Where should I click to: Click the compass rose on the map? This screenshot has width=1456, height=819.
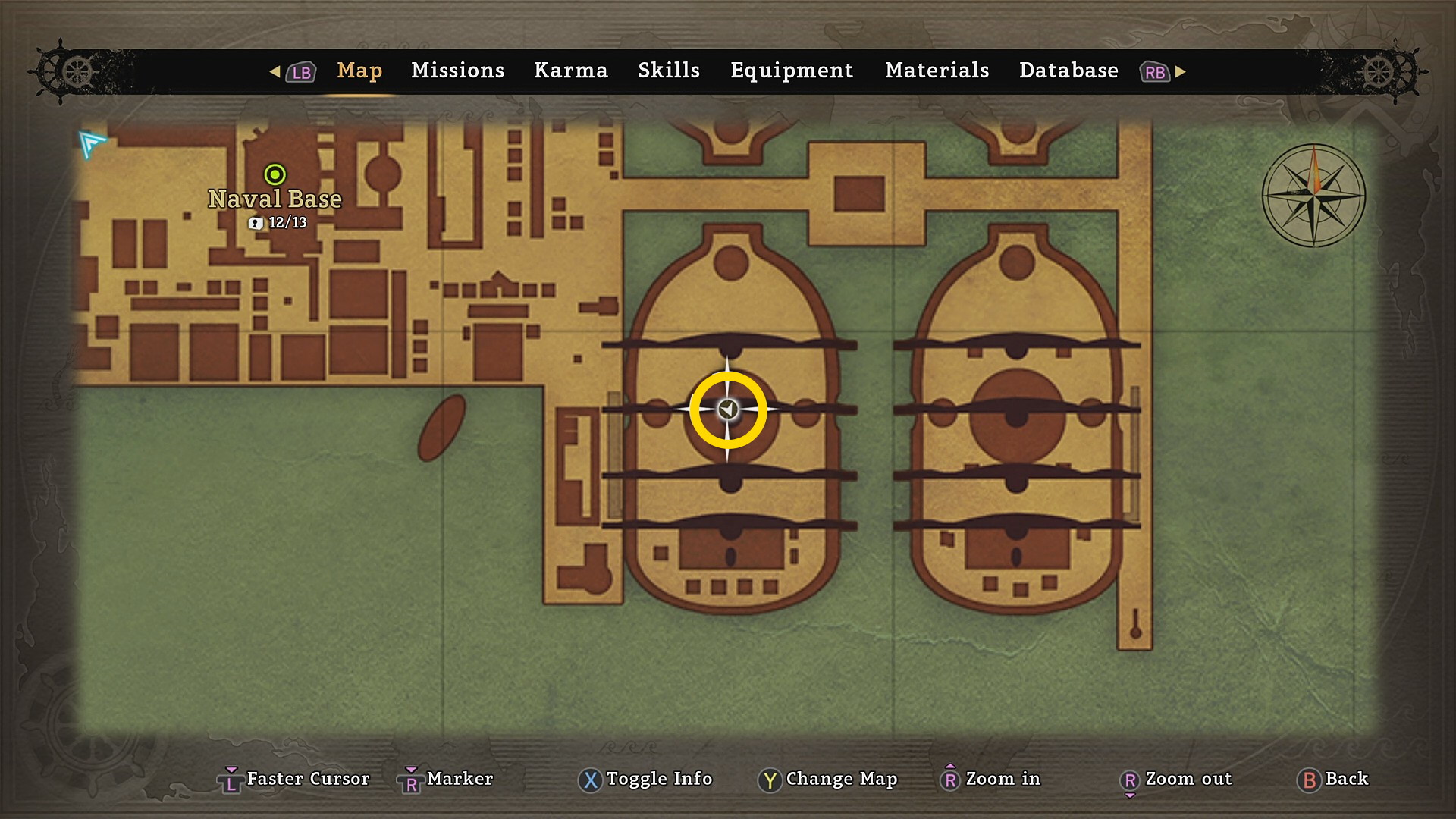(1313, 196)
